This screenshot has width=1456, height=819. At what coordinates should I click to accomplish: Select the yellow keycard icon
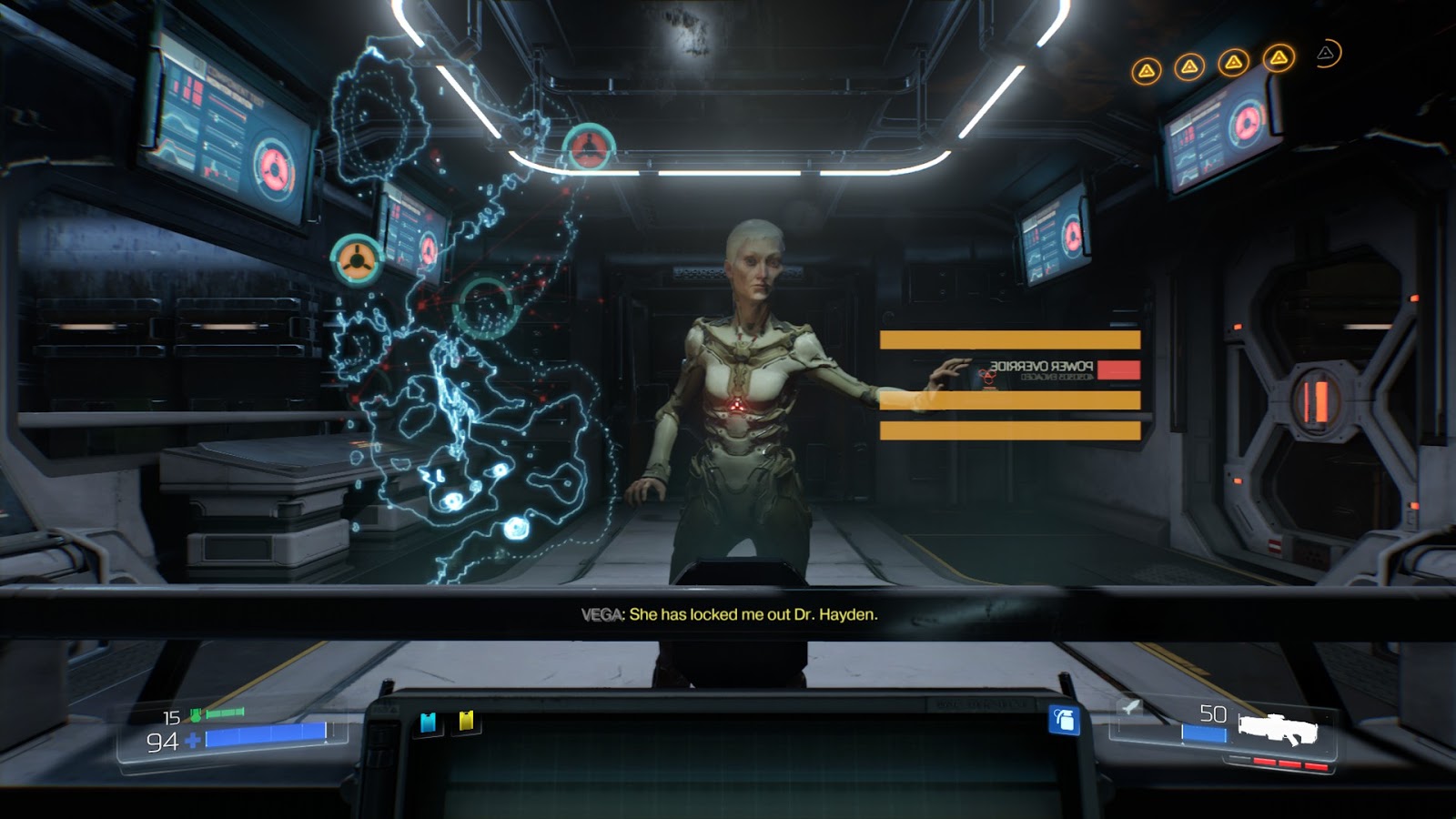click(x=467, y=722)
